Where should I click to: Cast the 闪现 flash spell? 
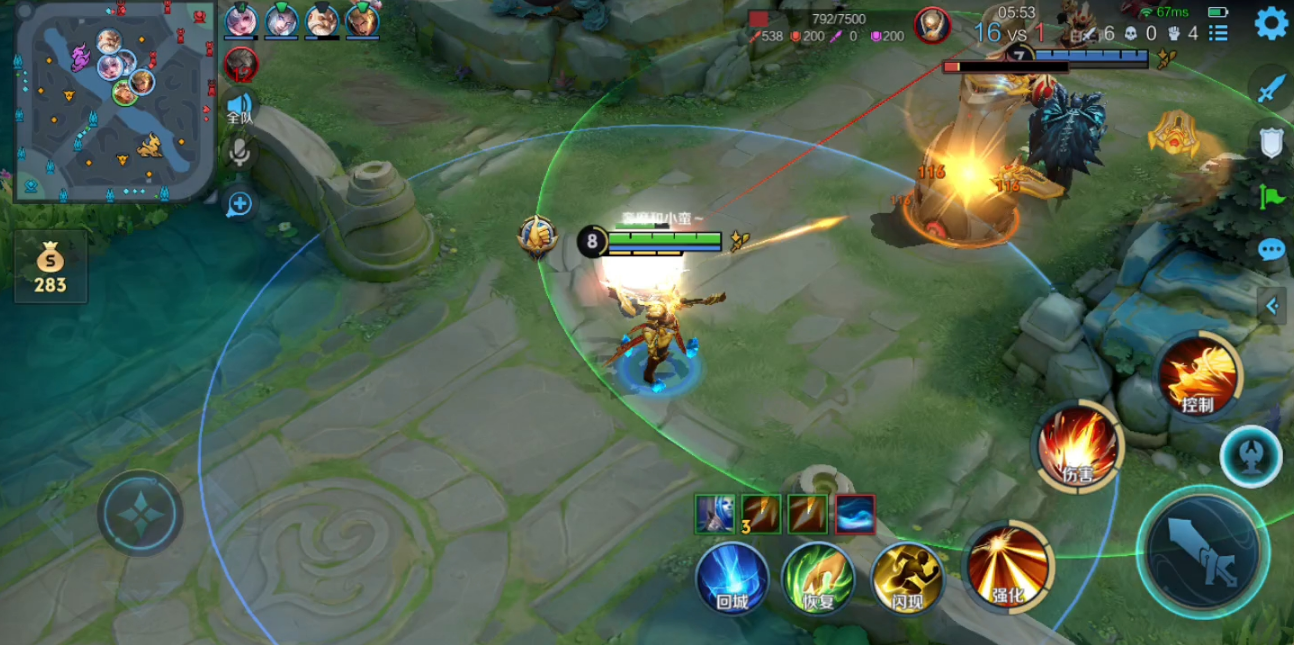point(906,579)
